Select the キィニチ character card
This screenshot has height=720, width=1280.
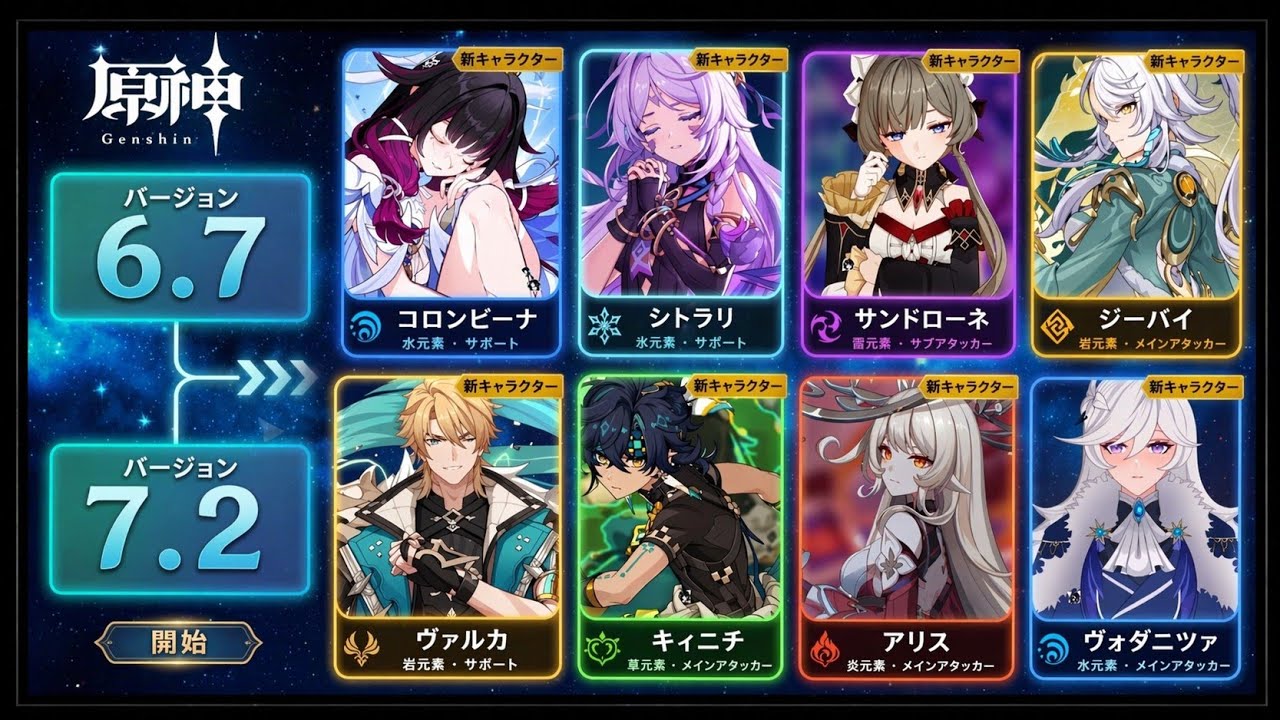click(x=681, y=526)
